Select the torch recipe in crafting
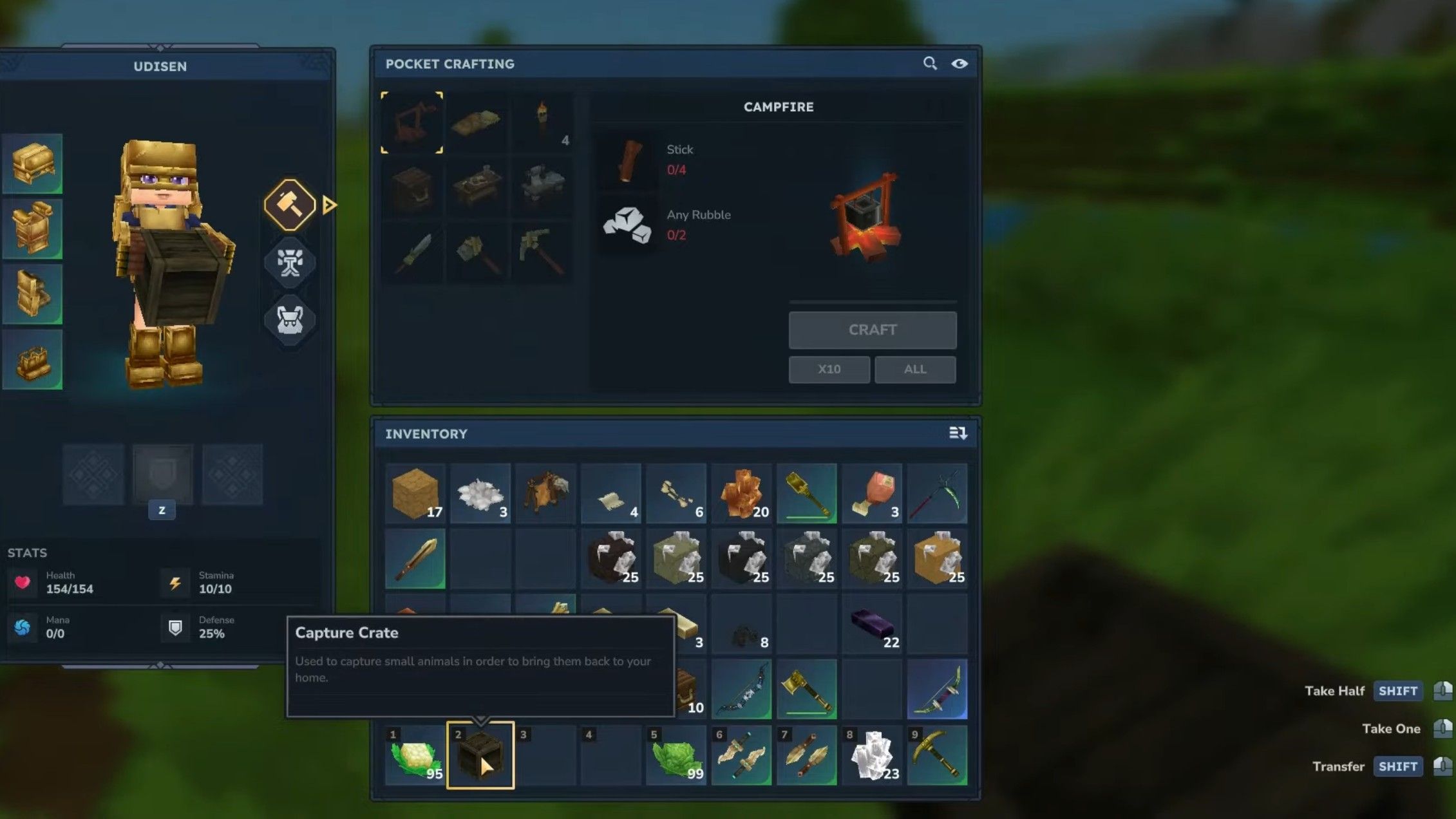The height and width of the screenshot is (819, 1456). [542, 122]
